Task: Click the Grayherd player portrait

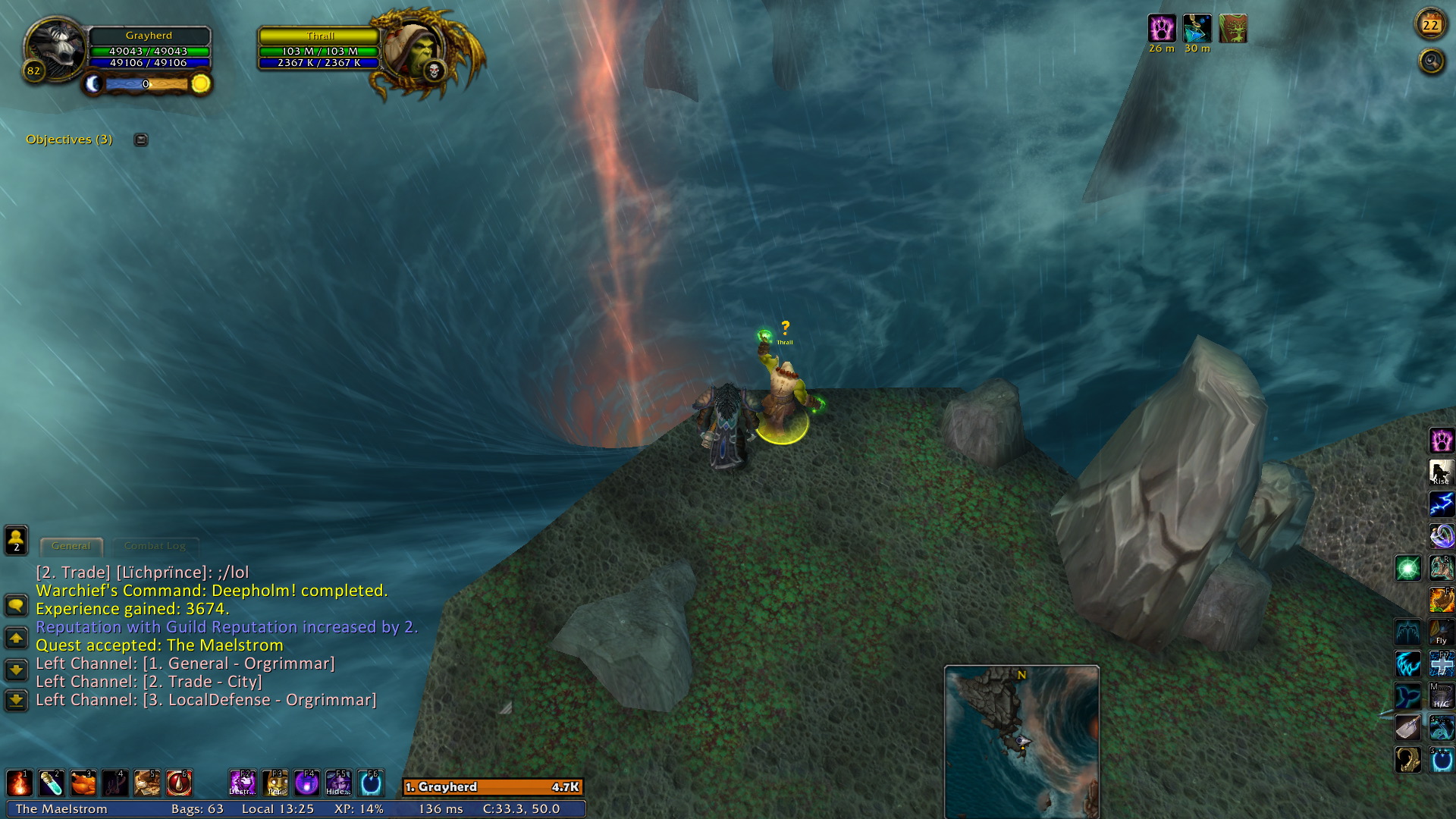Action: click(55, 50)
